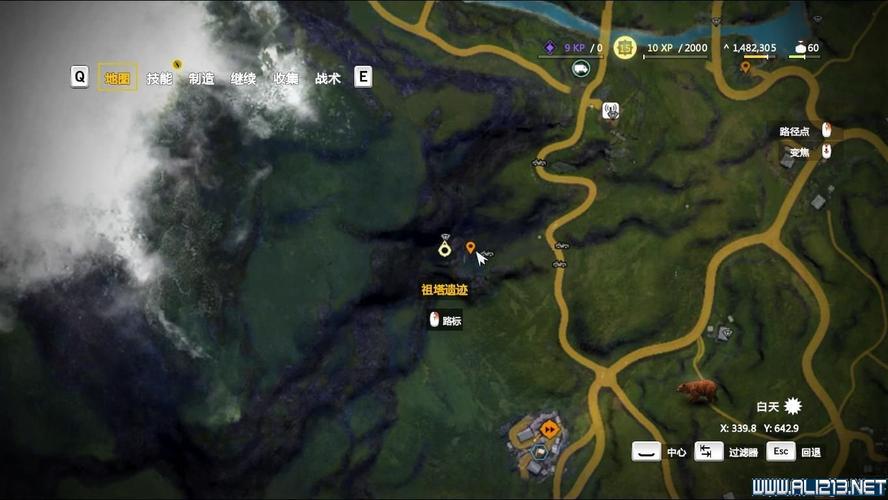Click the hexagon outpost icon below the fast-travel marker
888x500 pixels.
539,452
